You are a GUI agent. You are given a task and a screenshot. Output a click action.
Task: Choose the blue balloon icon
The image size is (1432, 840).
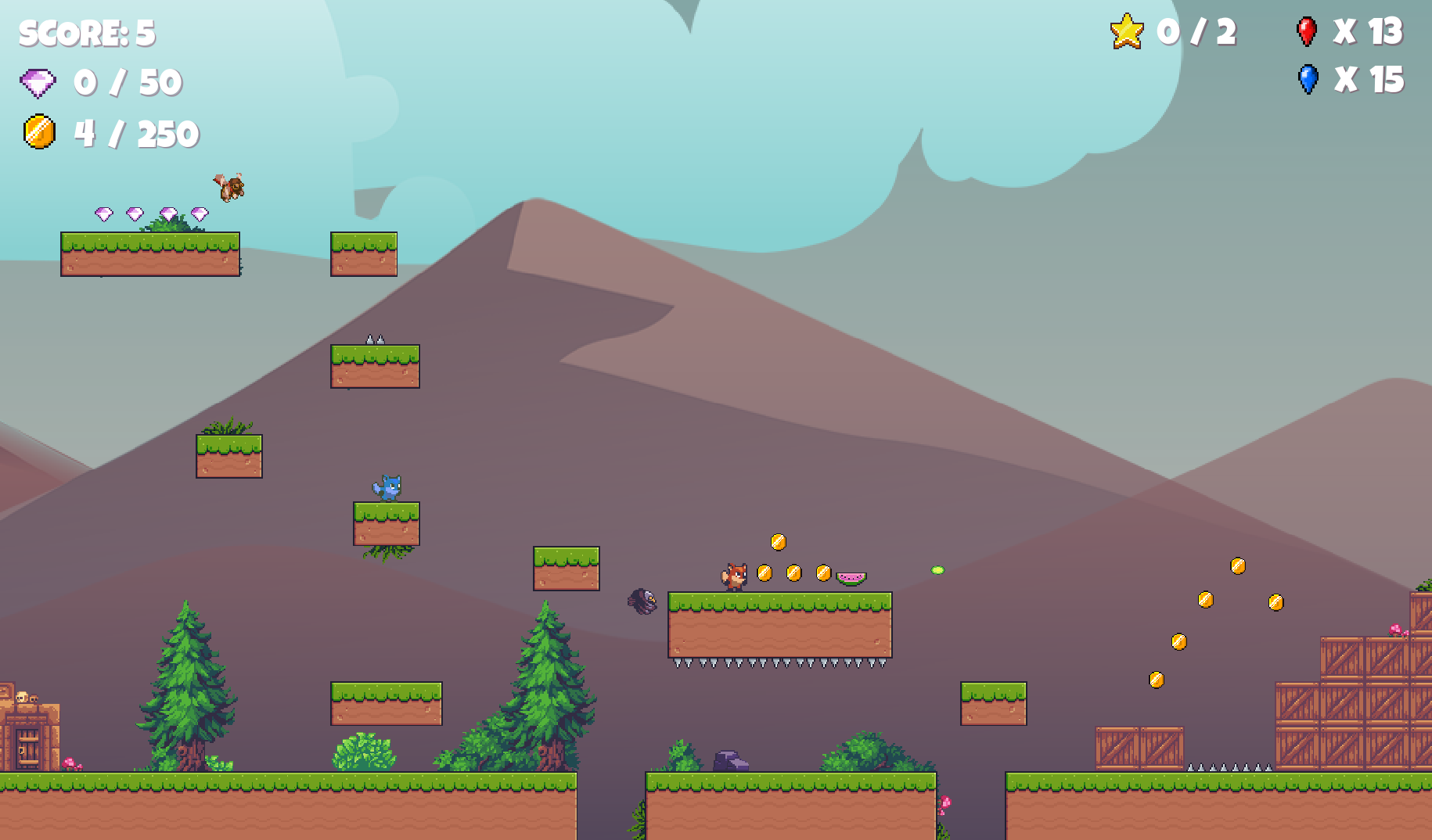(x=1308, y=79)
